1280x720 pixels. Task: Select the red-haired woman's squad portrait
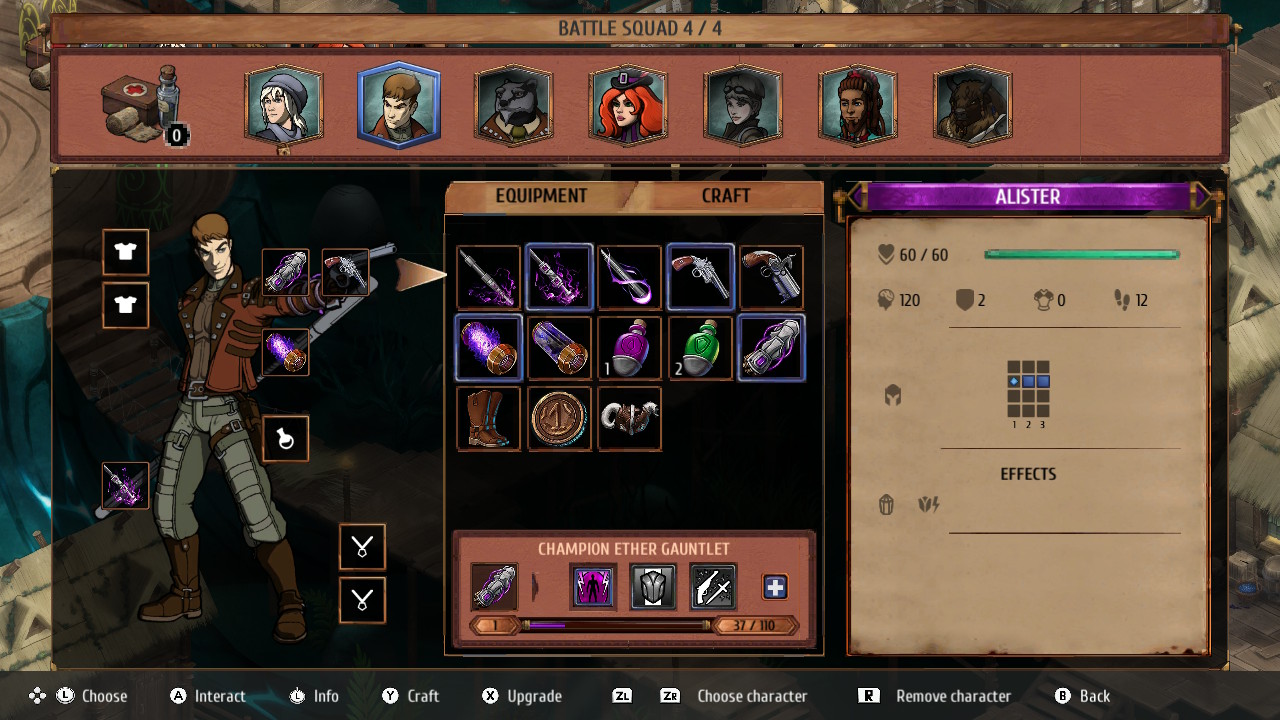[x=628, y=104]
